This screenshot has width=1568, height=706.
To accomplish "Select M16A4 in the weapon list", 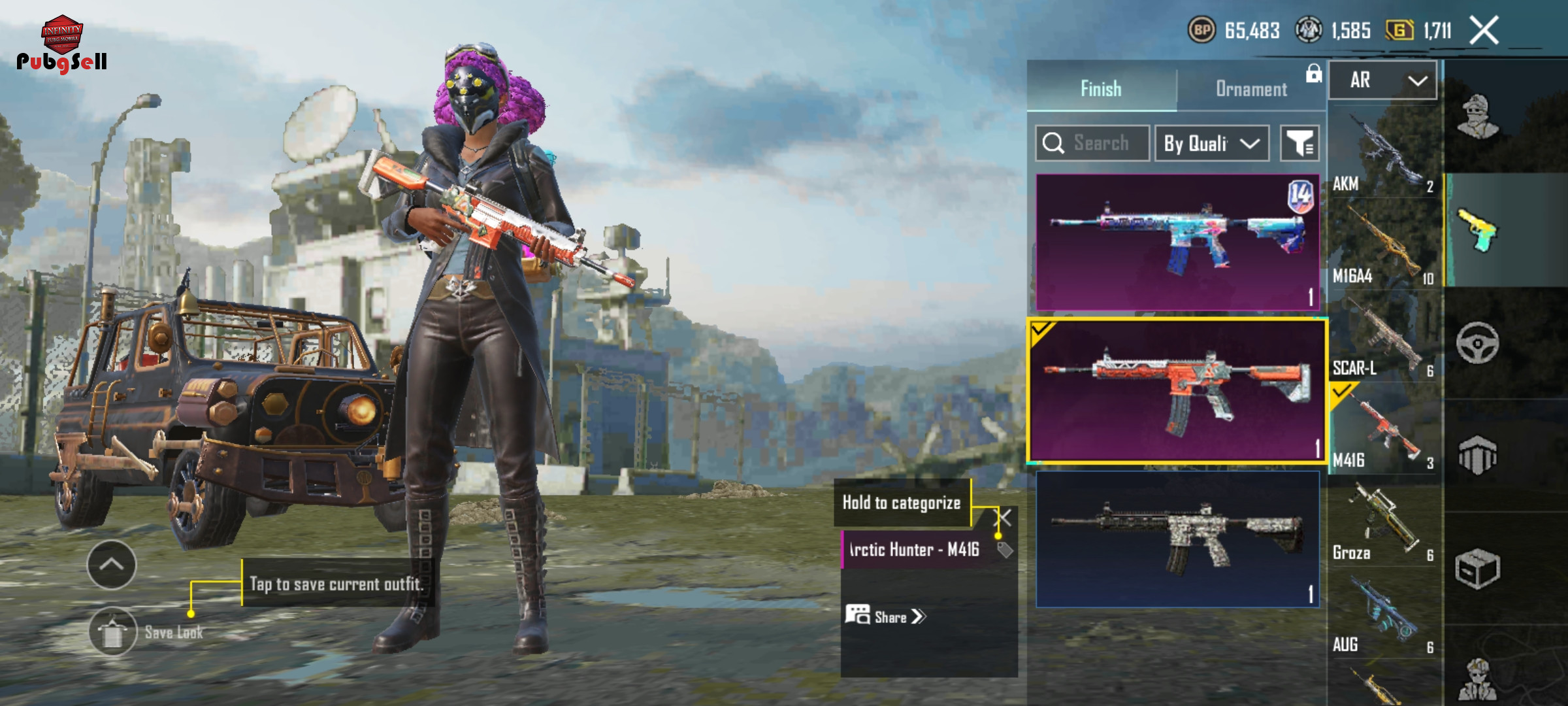I will (x=1384, y=245).
